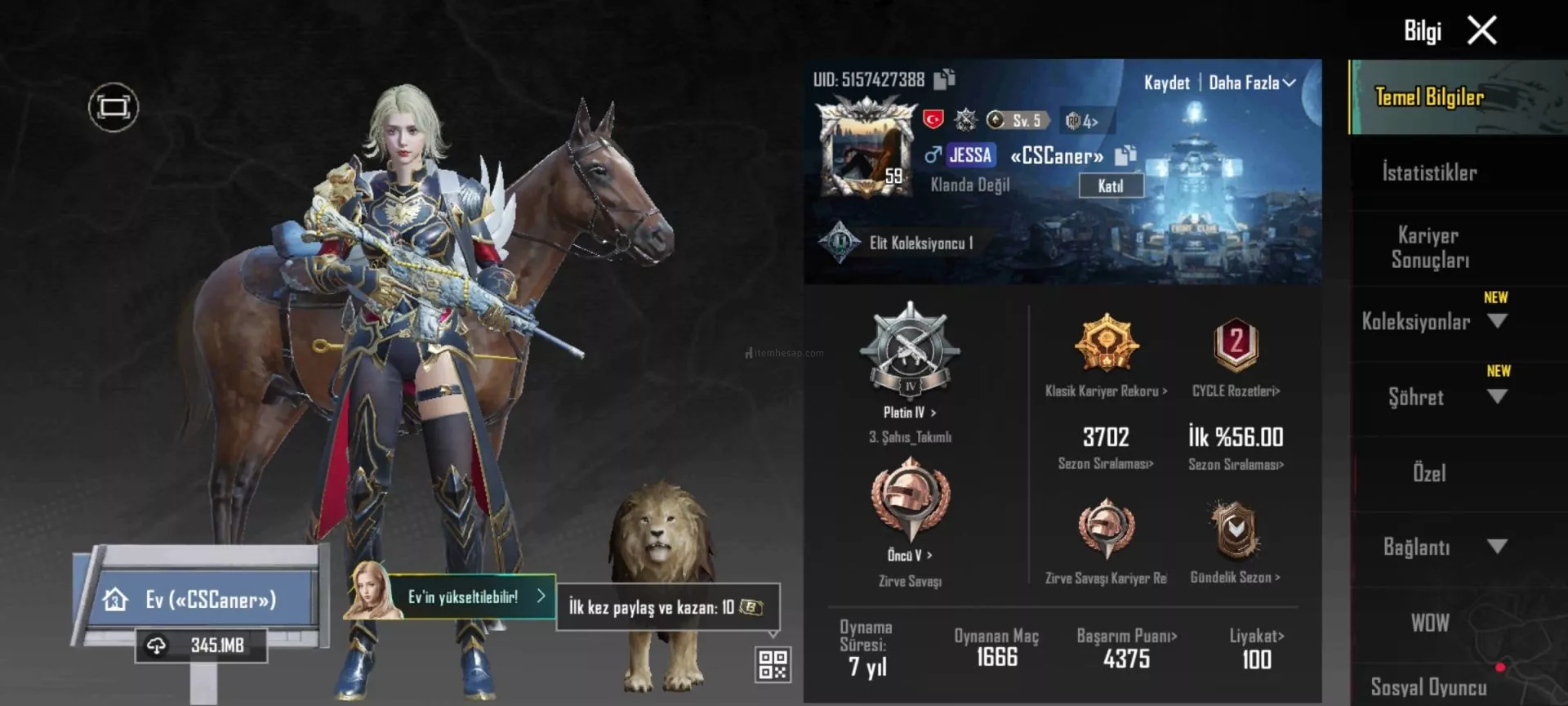Copy the UID number
The image size is (1568, 706).
pyautogui.click(x=945, y=79)
